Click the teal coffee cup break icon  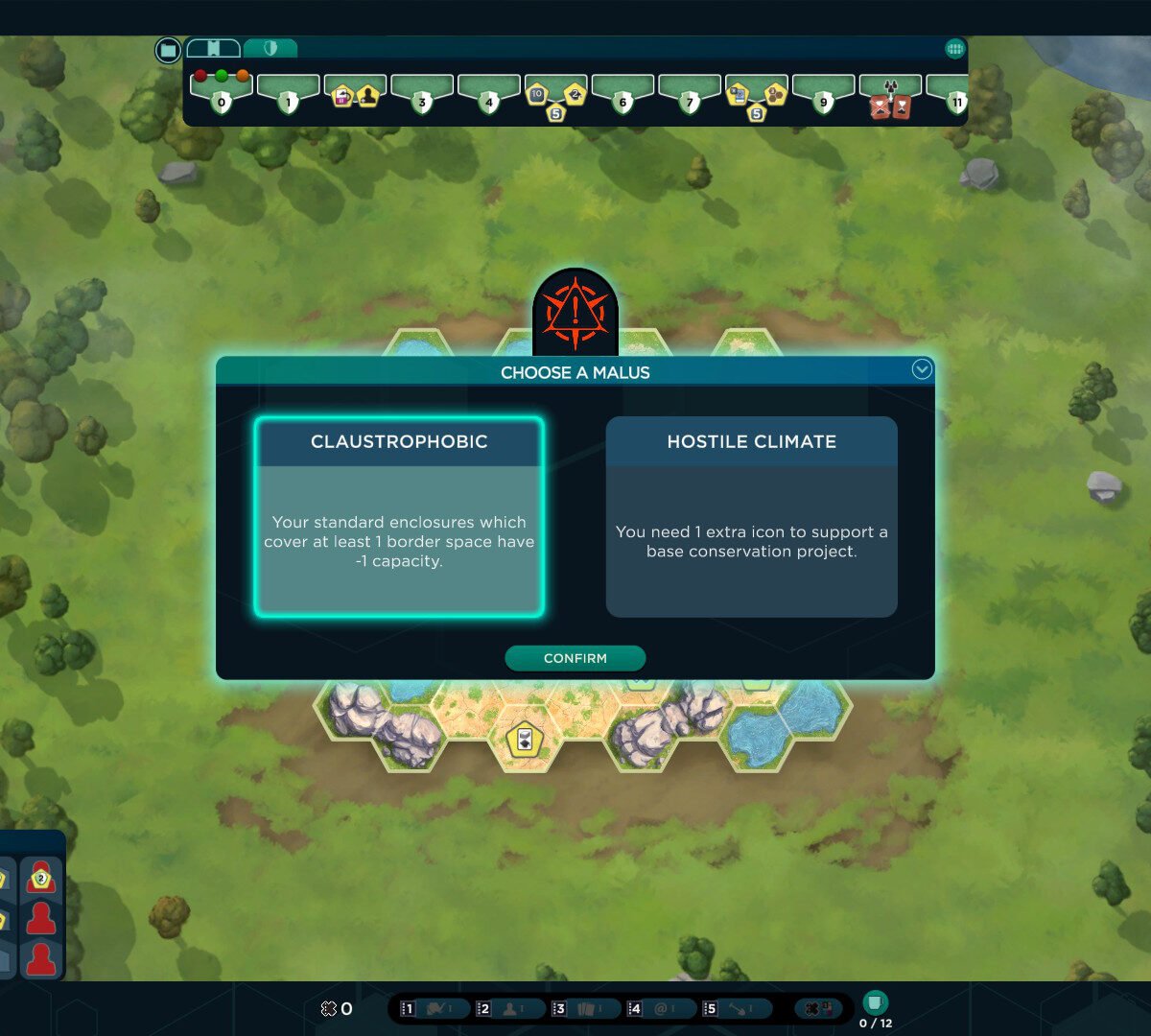coord(874,1002)
